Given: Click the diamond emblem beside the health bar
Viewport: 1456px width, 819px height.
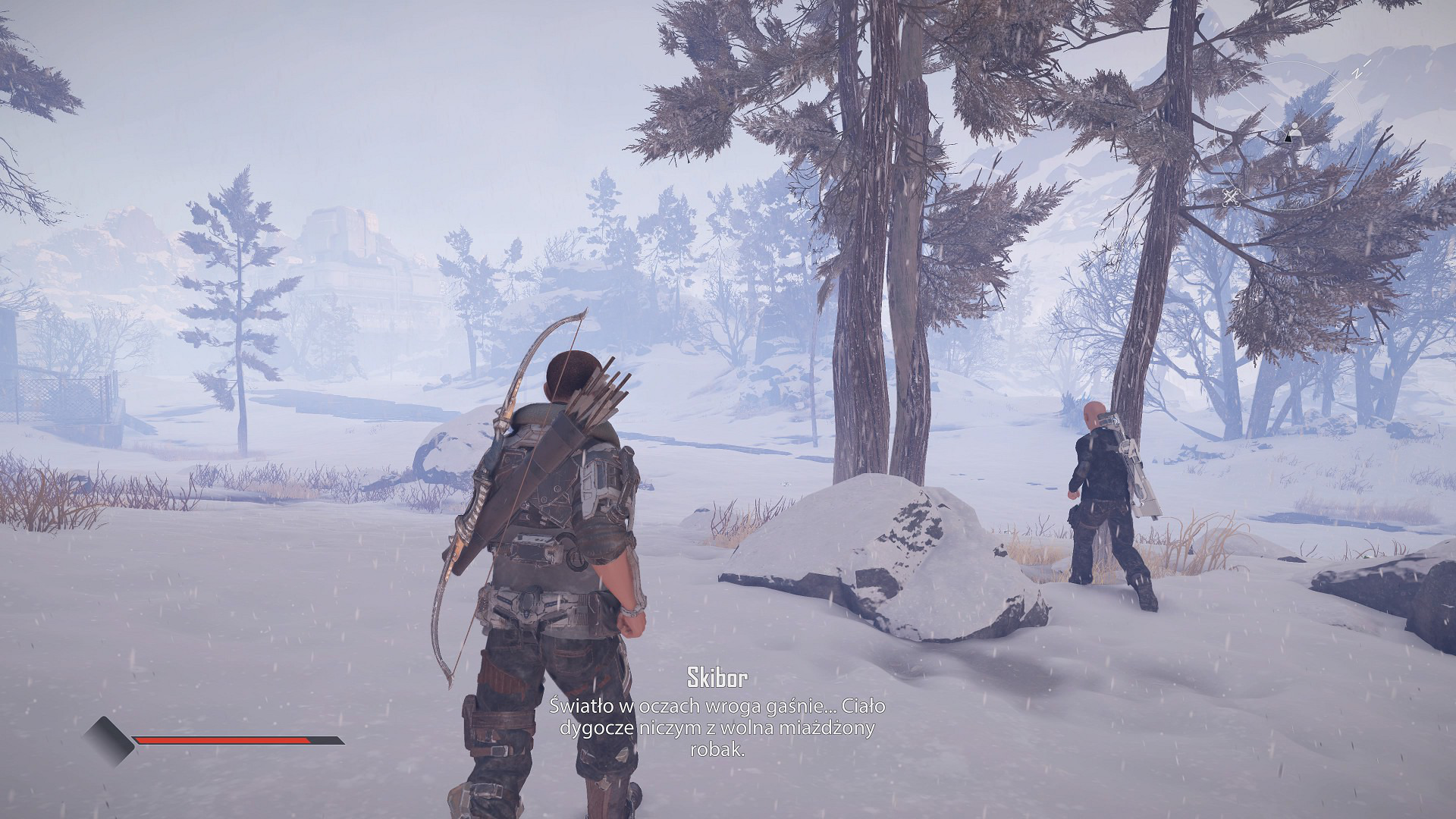Looking at the screenshot, I should (108, 741).
